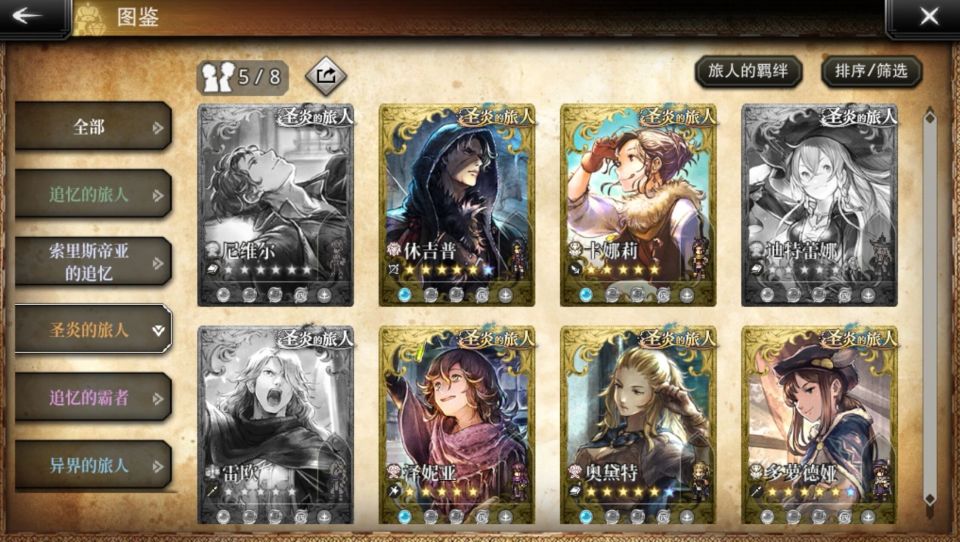Select the 追忆的旅人 category tab

coord(93,195)
